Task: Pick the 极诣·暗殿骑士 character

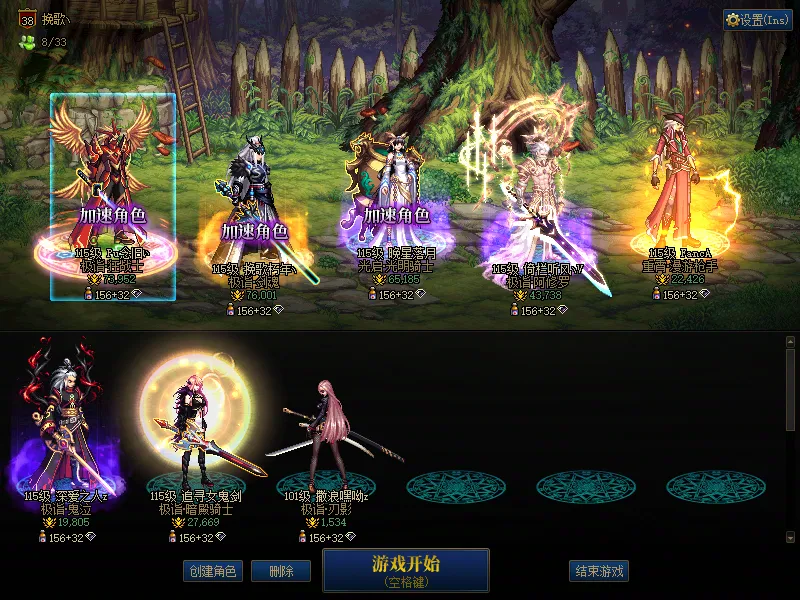Action: click(x=192, y=430)
